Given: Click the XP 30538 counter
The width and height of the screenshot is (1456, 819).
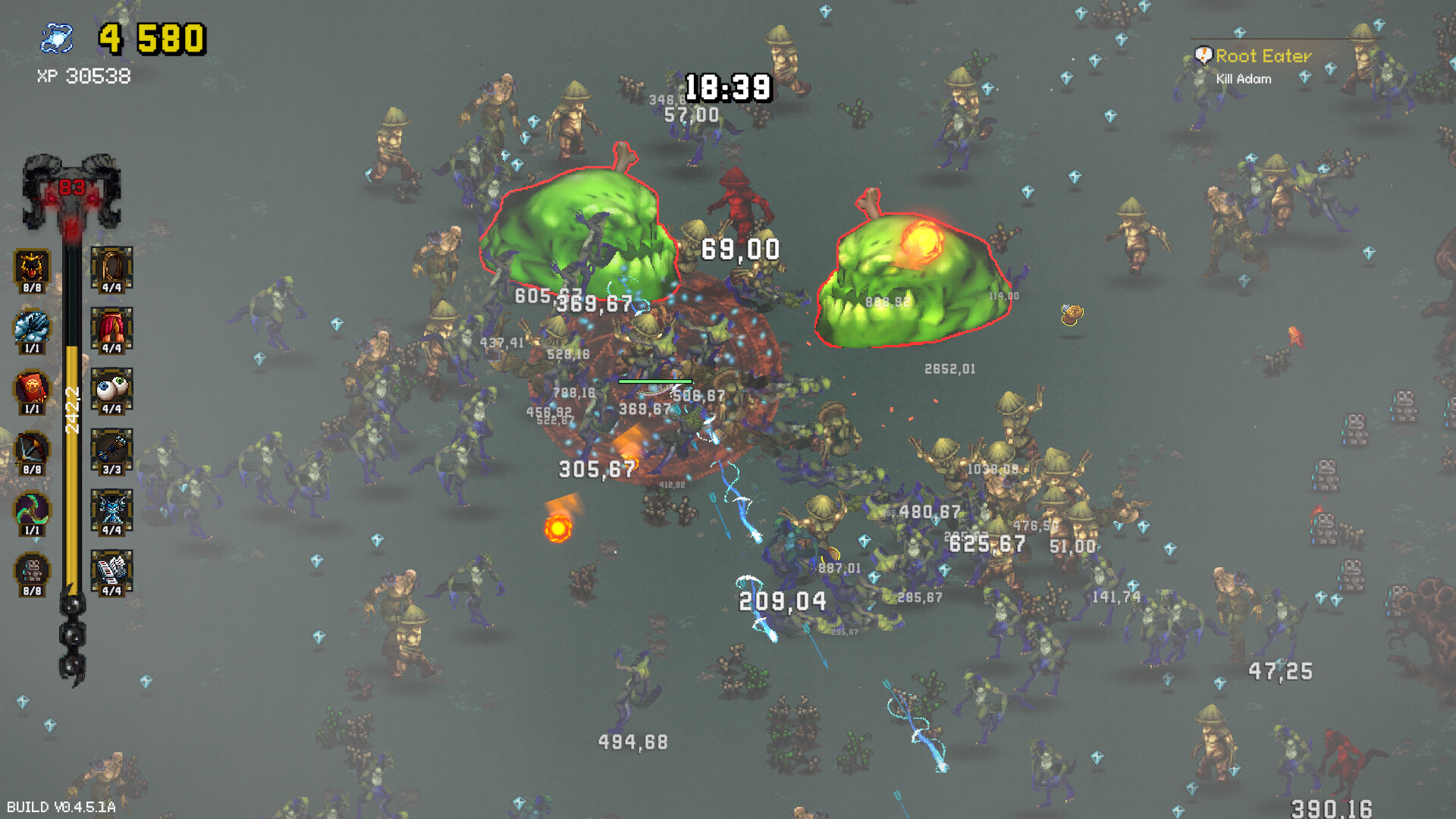Looking at the screenshot, I should click(82, 77).
